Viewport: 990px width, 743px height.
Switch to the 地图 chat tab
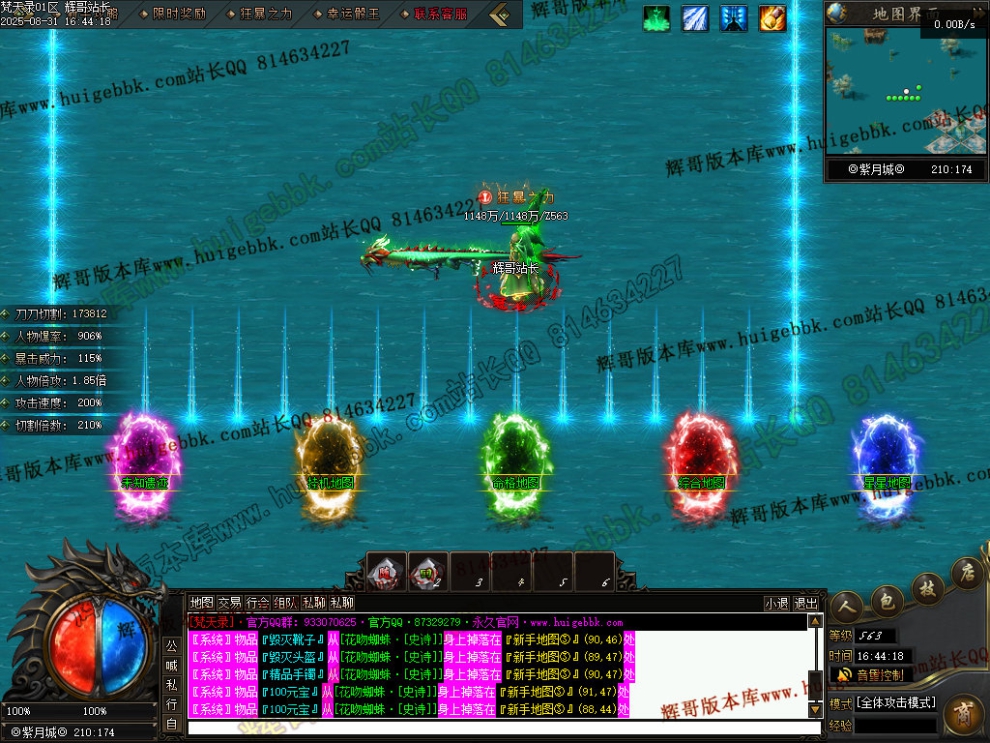(x=201, y=603)
